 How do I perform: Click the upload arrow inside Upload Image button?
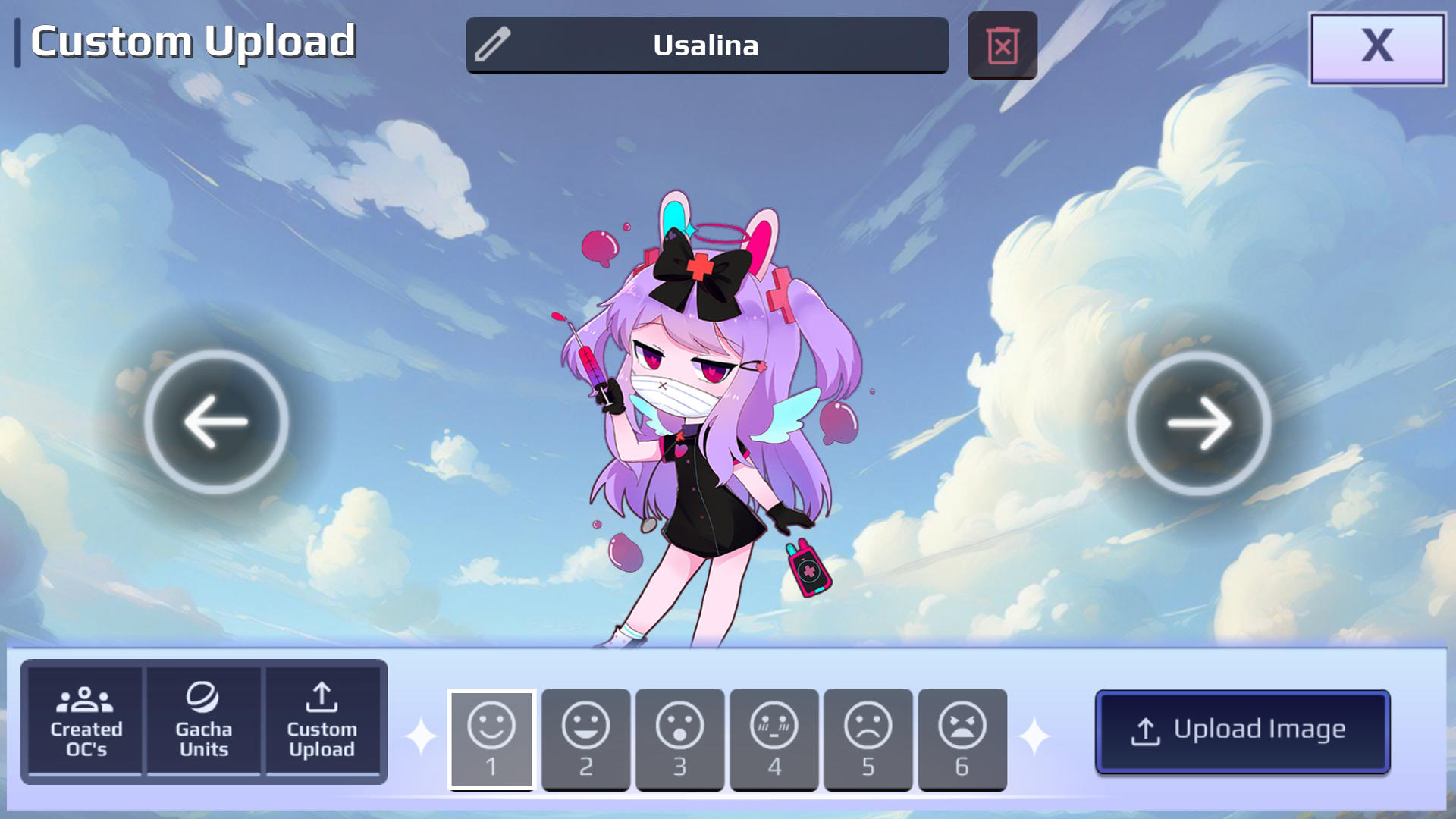tap(1147, 730)
